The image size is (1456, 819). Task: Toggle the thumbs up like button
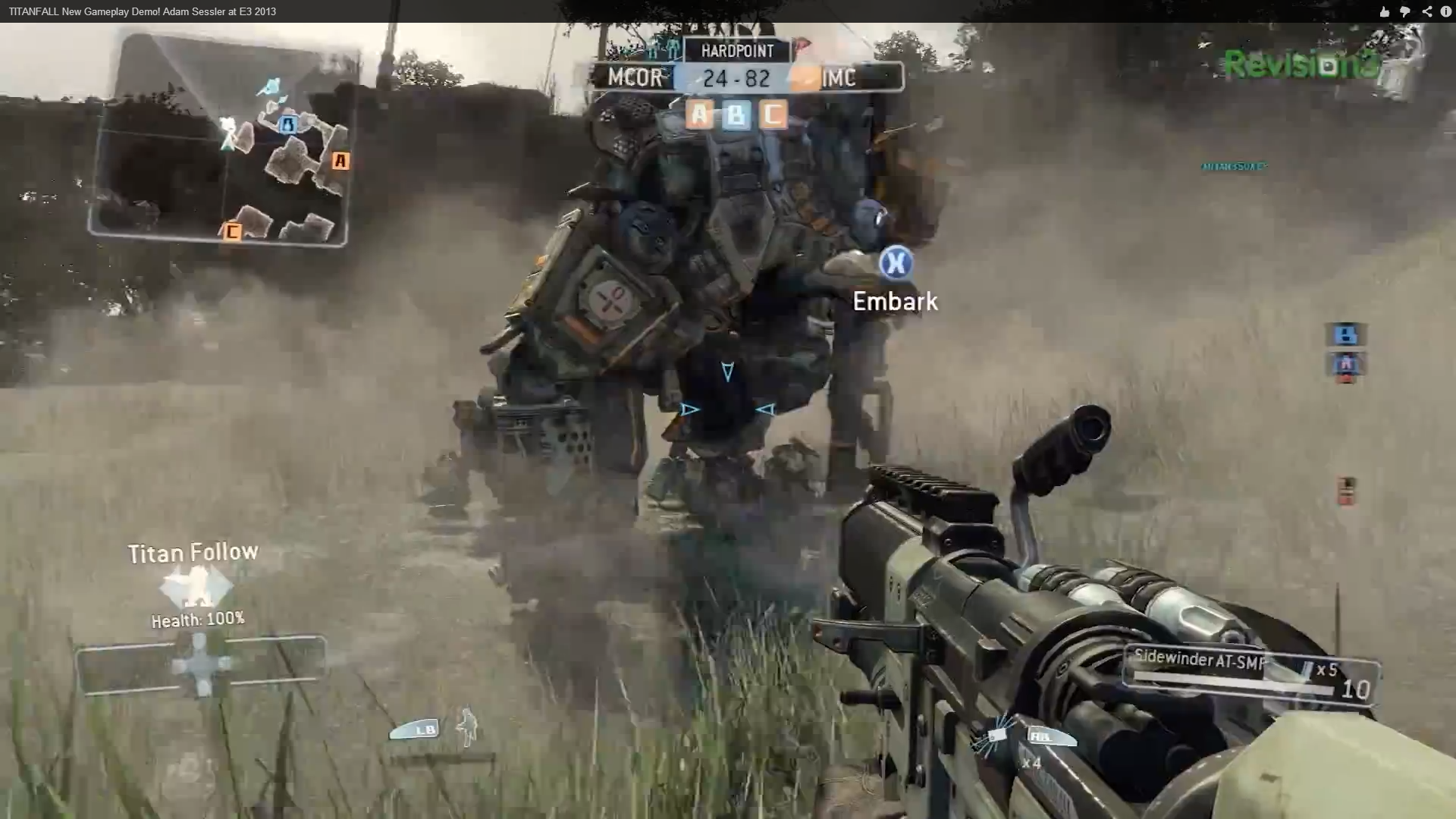tap(1383, 11)
